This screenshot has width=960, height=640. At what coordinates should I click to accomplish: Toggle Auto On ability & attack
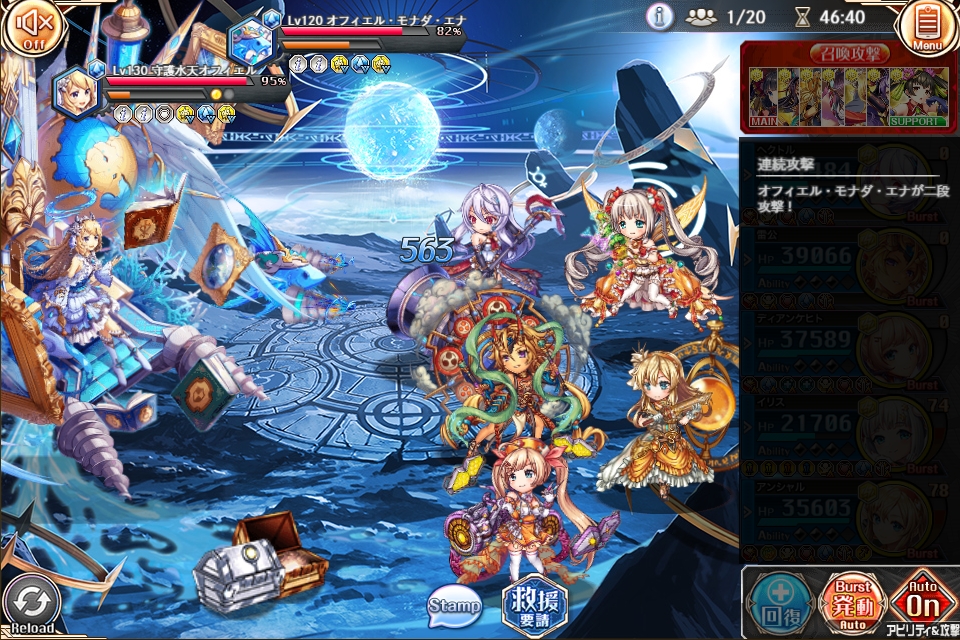click(x=923, y=603)
